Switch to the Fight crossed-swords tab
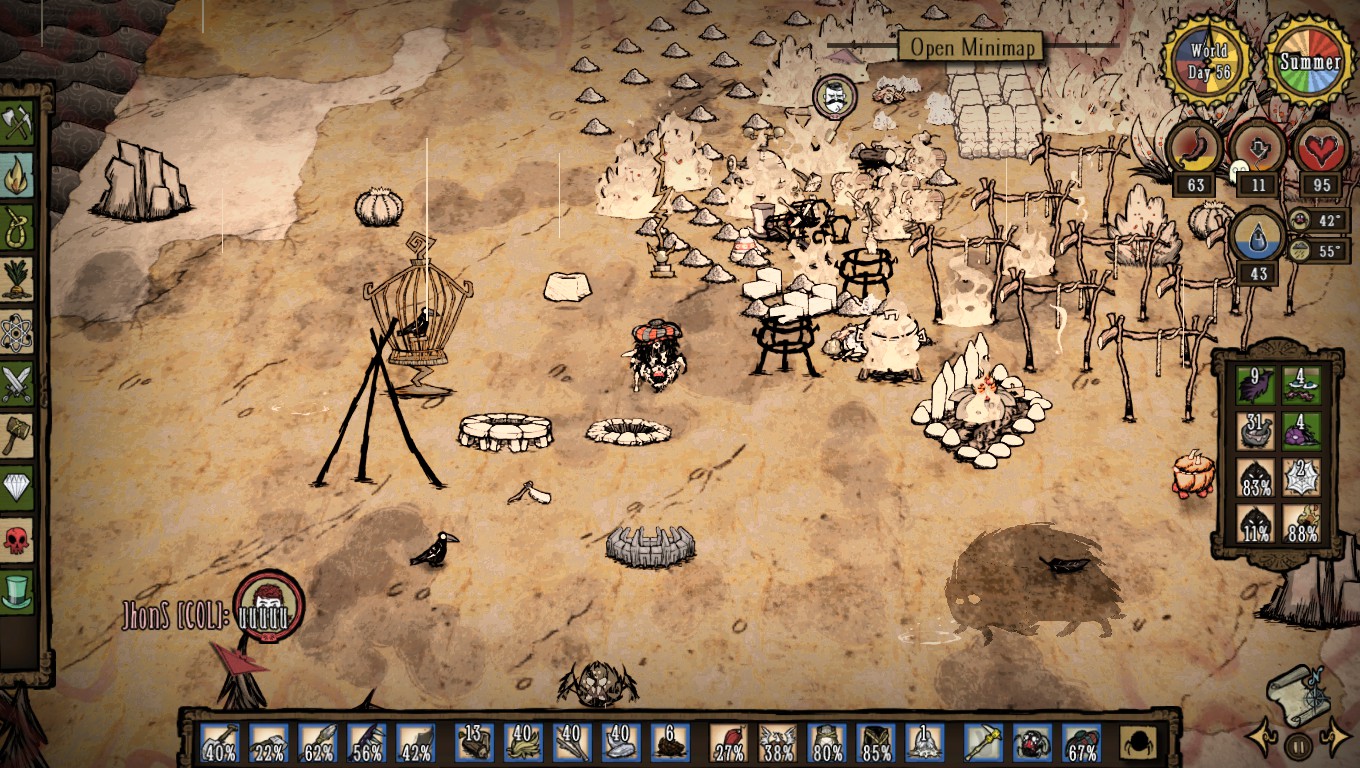This screenshot has width=1360, height=768. [x=17, y=383]
